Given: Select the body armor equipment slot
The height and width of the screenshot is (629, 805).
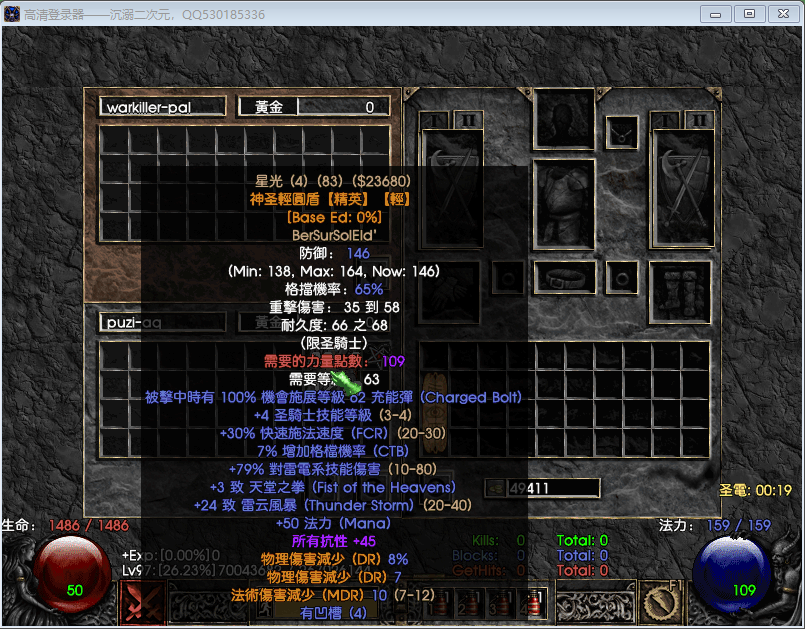Looking at the screenshot, I should coord(564,205).
